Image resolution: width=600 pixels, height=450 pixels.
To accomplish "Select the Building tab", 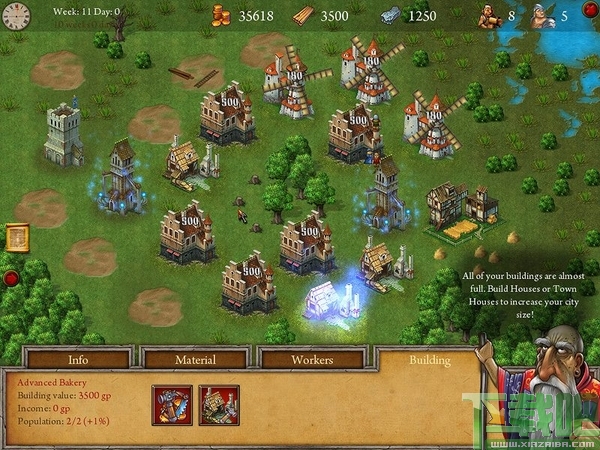I will click(429, 359).
